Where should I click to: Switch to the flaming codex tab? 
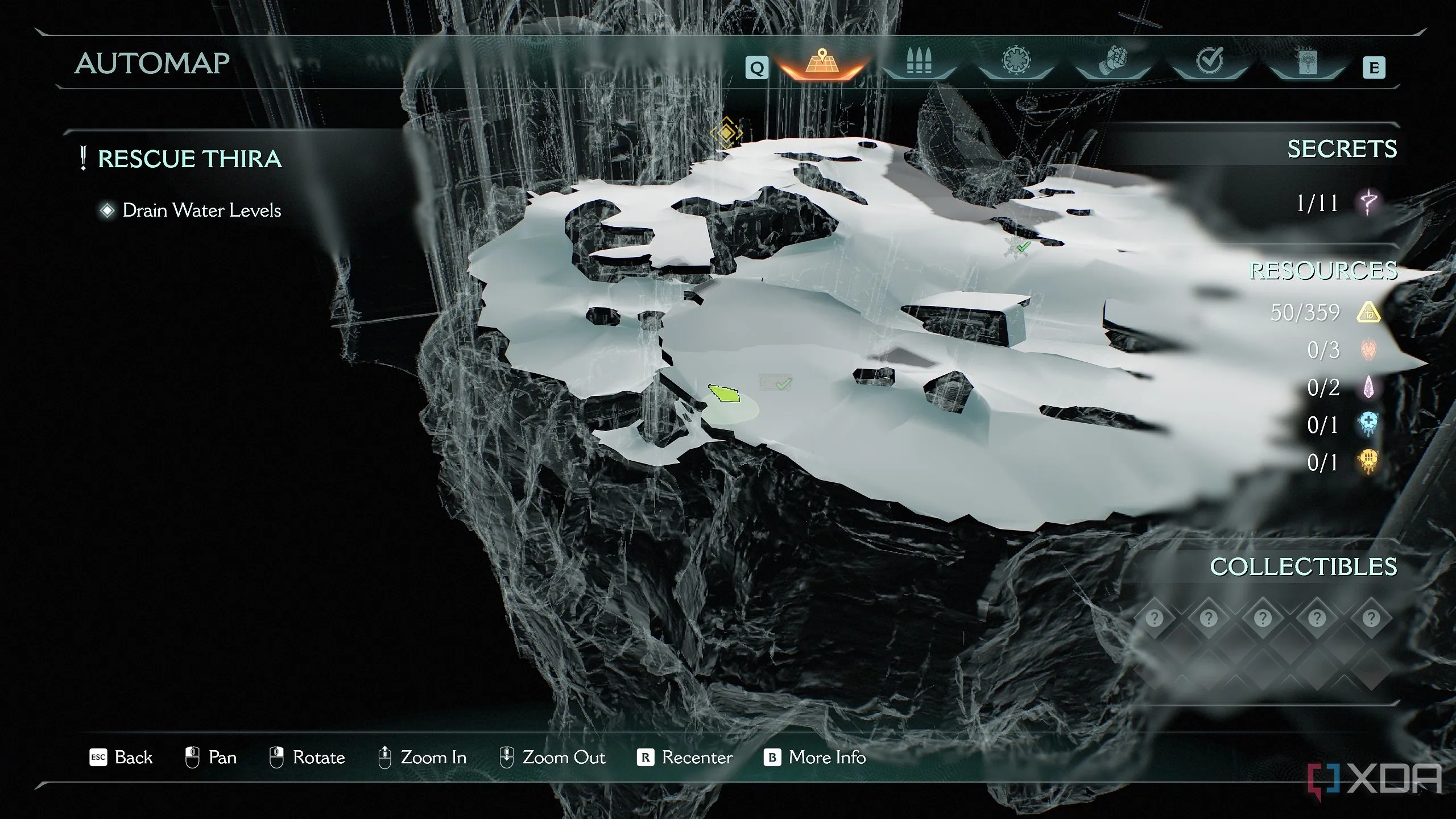click(1306, 63)
